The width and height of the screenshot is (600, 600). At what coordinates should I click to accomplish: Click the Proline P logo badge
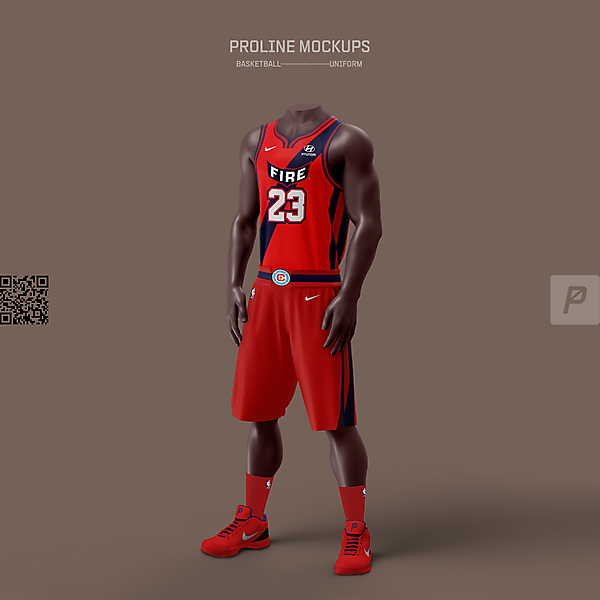point(574,299)
